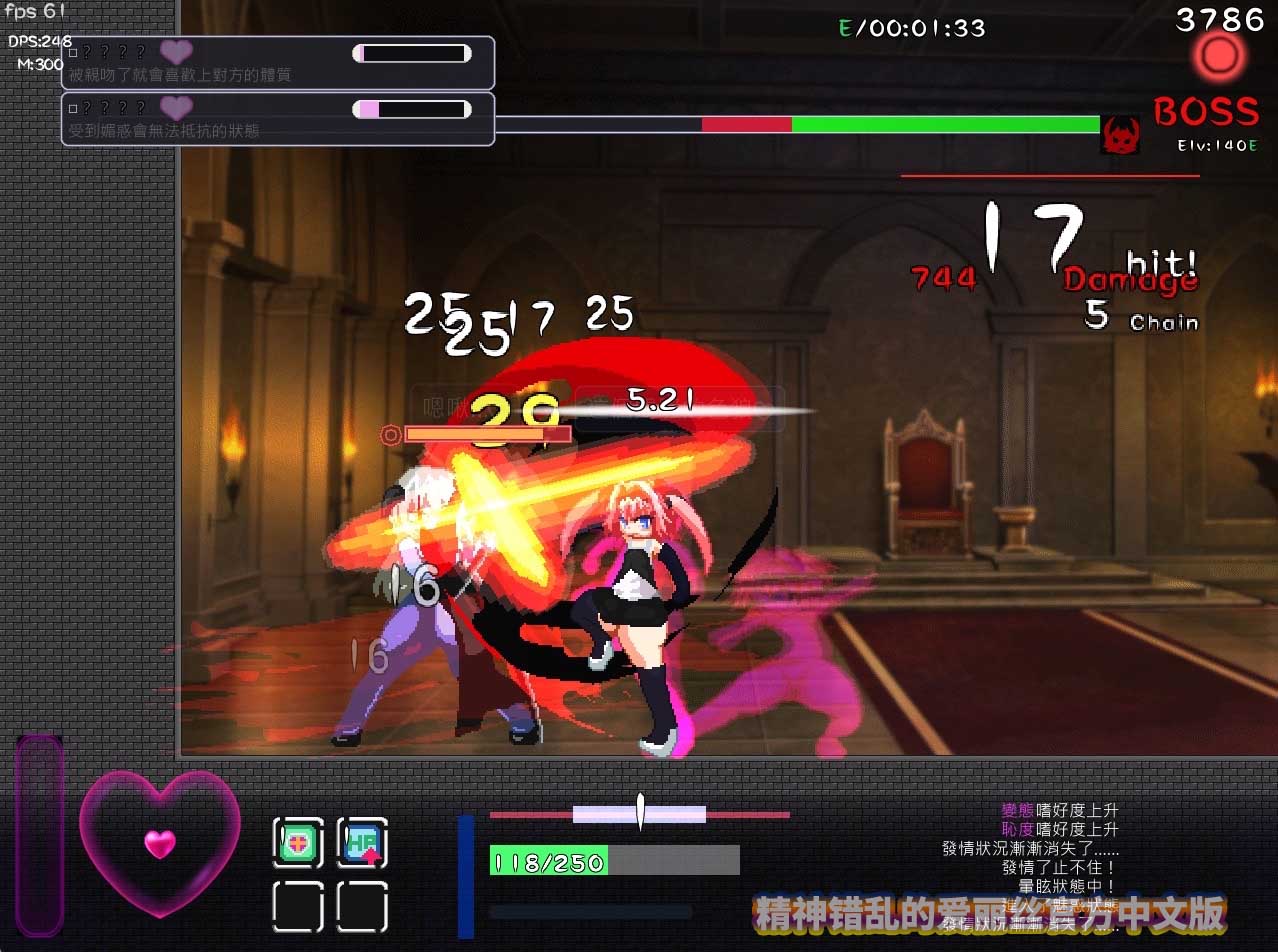Click the red BOSS demon face icon

[1120, 134]
